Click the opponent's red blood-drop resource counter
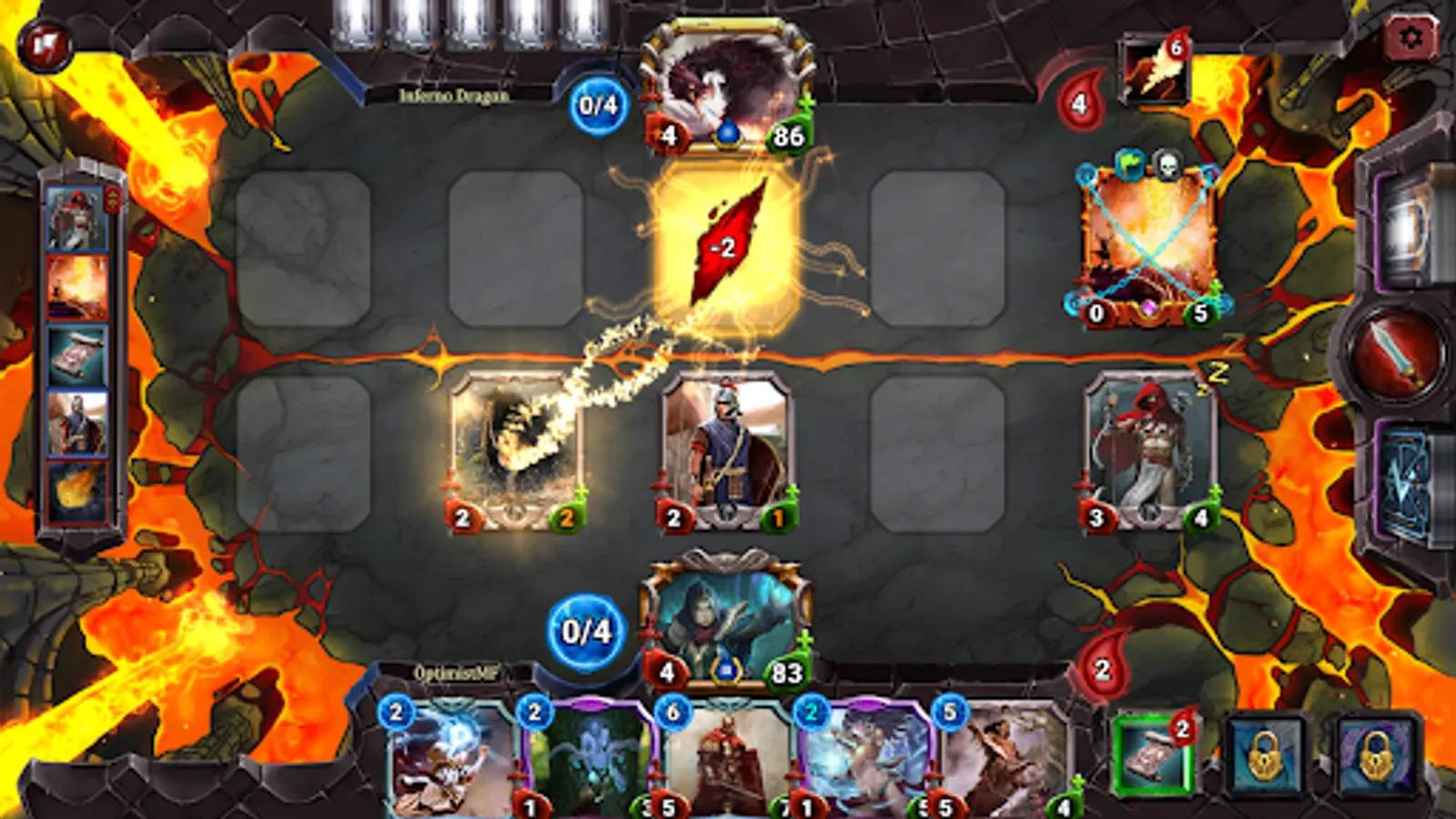1456x819 pixels. click(x=1078, y=100)
